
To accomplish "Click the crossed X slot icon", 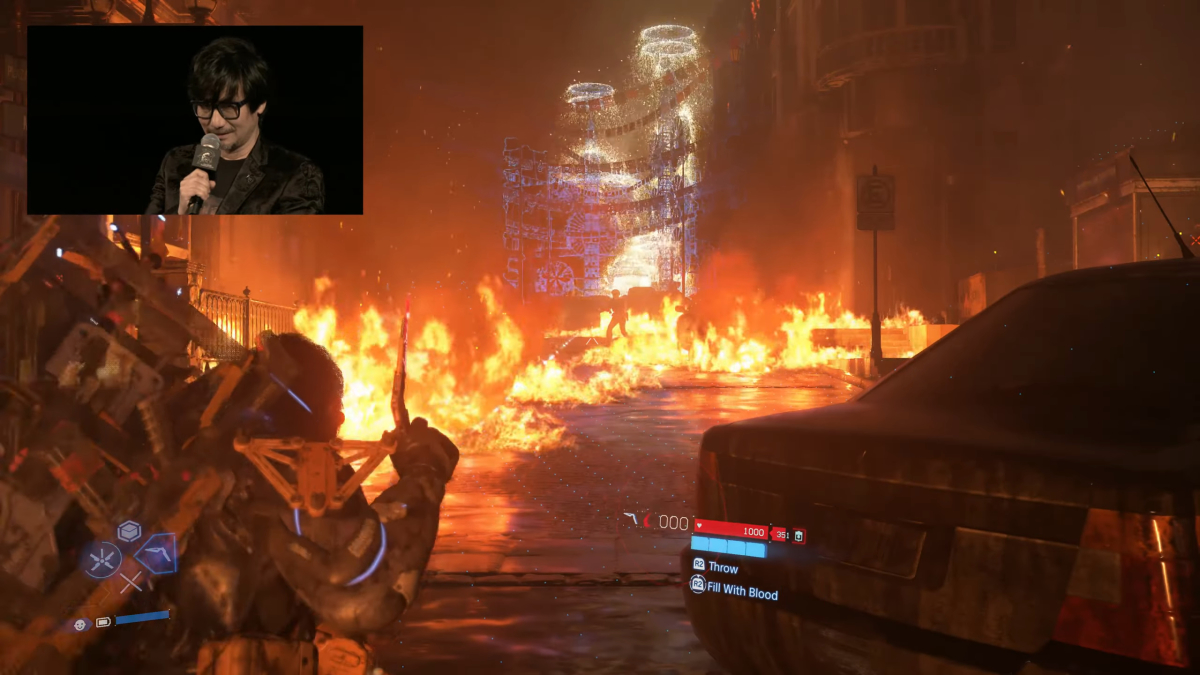I will point(131,582).
